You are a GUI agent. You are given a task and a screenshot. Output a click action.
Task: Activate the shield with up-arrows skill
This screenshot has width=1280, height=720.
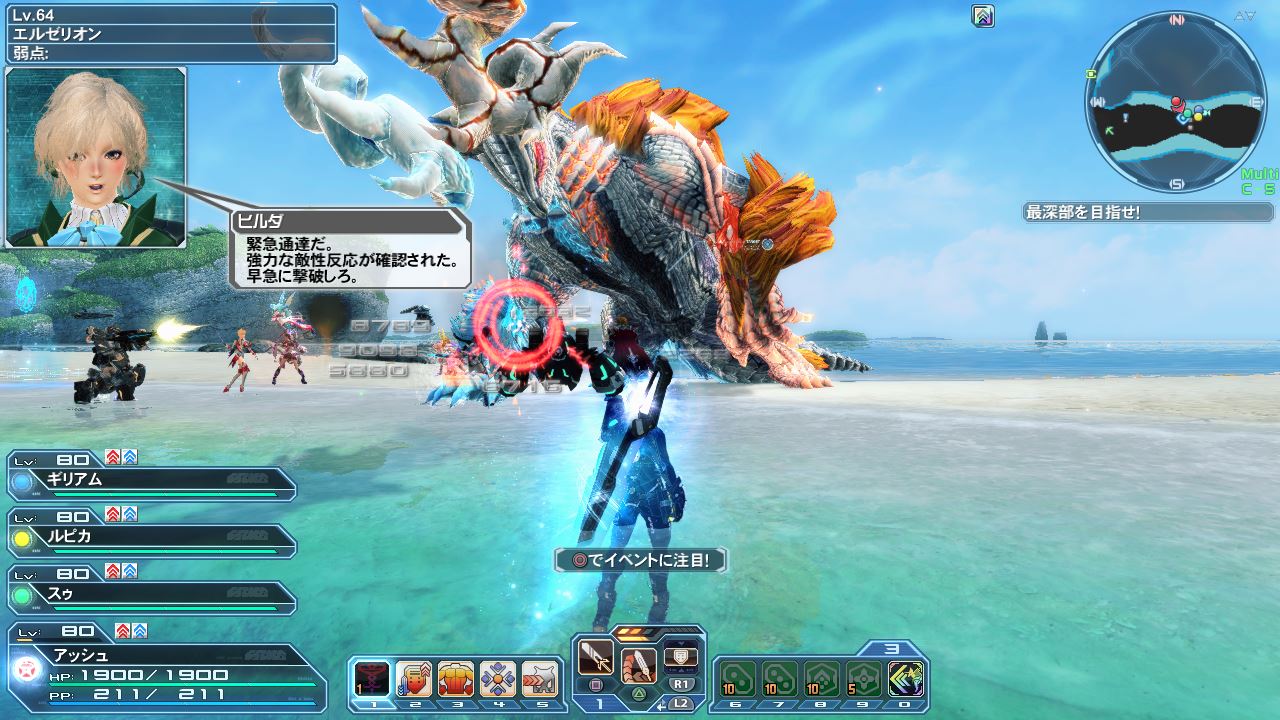point(414,679)
